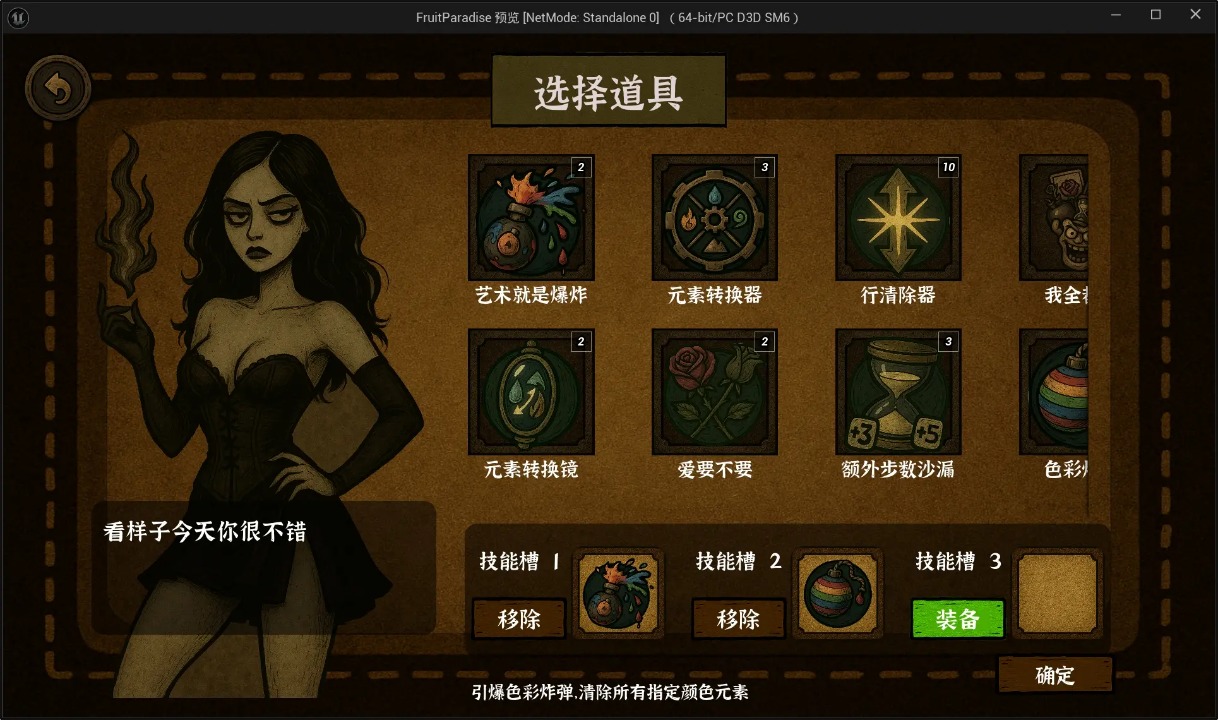Go back using the round arrow button
Screen dimensions: 1218x720
coord(58,89)
